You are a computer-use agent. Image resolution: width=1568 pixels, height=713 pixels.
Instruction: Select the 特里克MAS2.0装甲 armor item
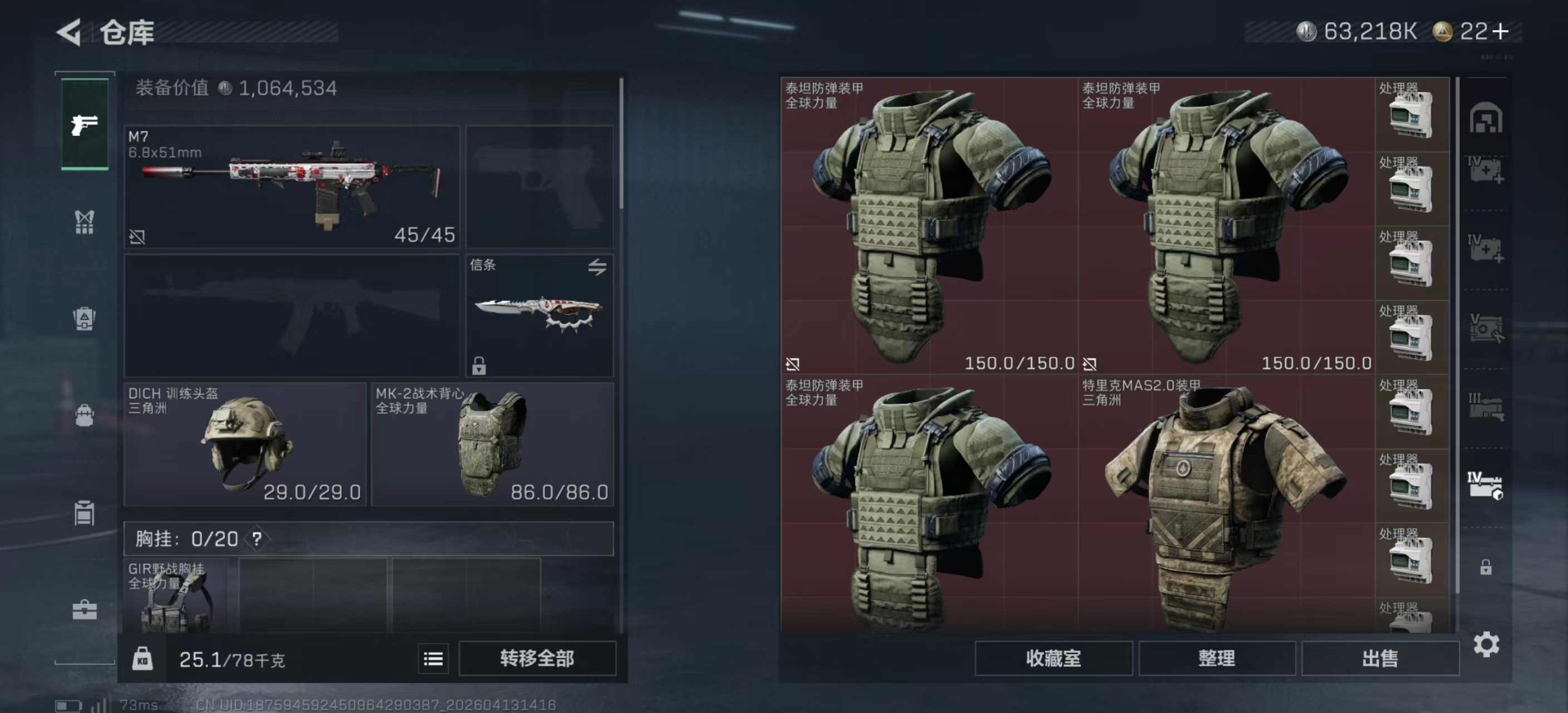click(1226, 505)
